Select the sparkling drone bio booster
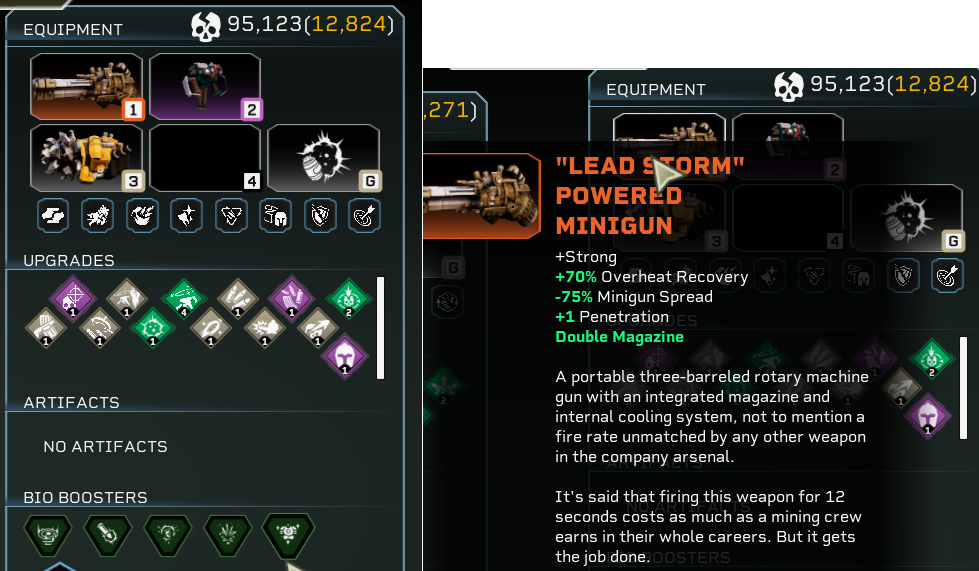 point(288,534)
